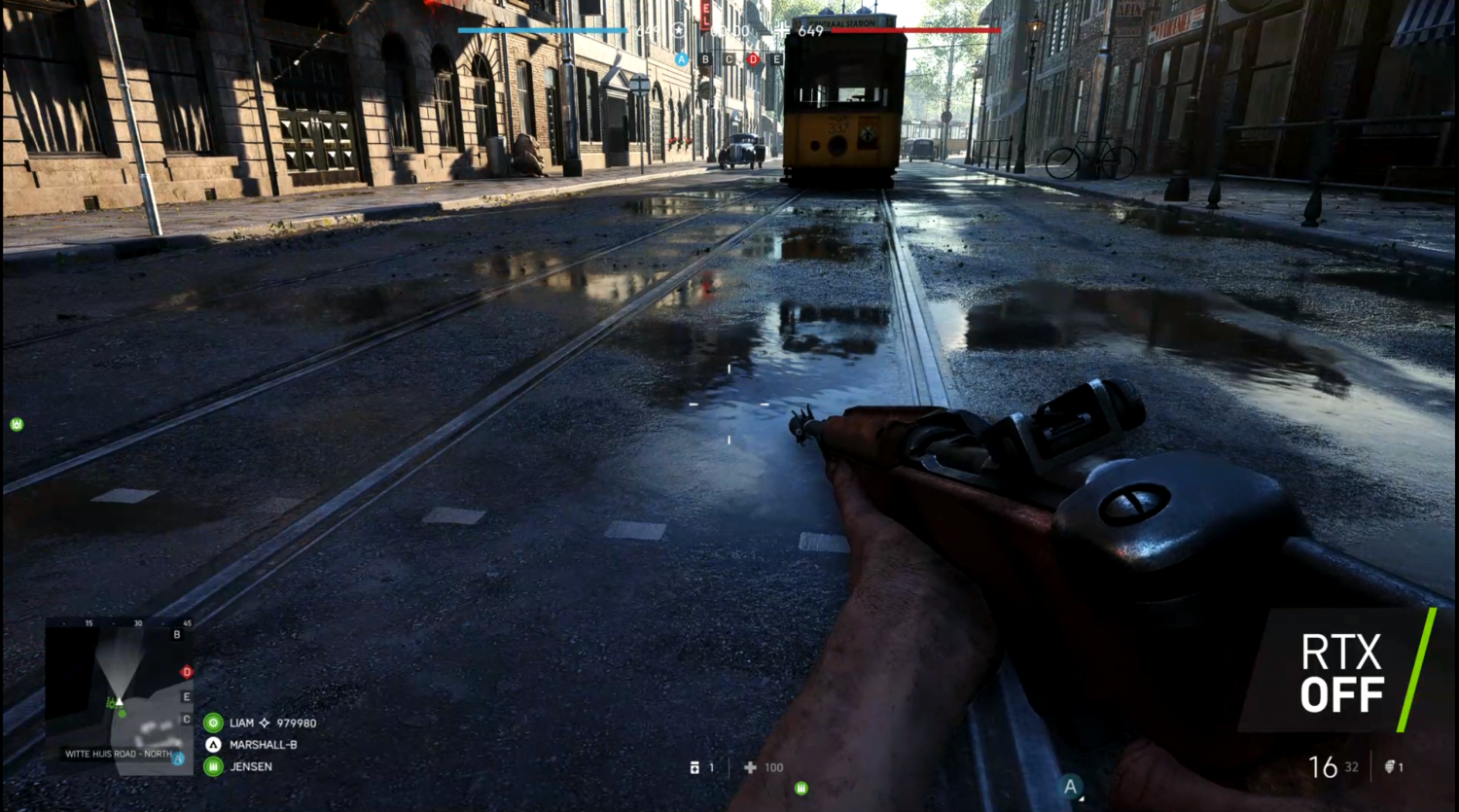Click the green squadmate marker at left screen edge
Screen dimensions: 1459x812
point(17,424)
